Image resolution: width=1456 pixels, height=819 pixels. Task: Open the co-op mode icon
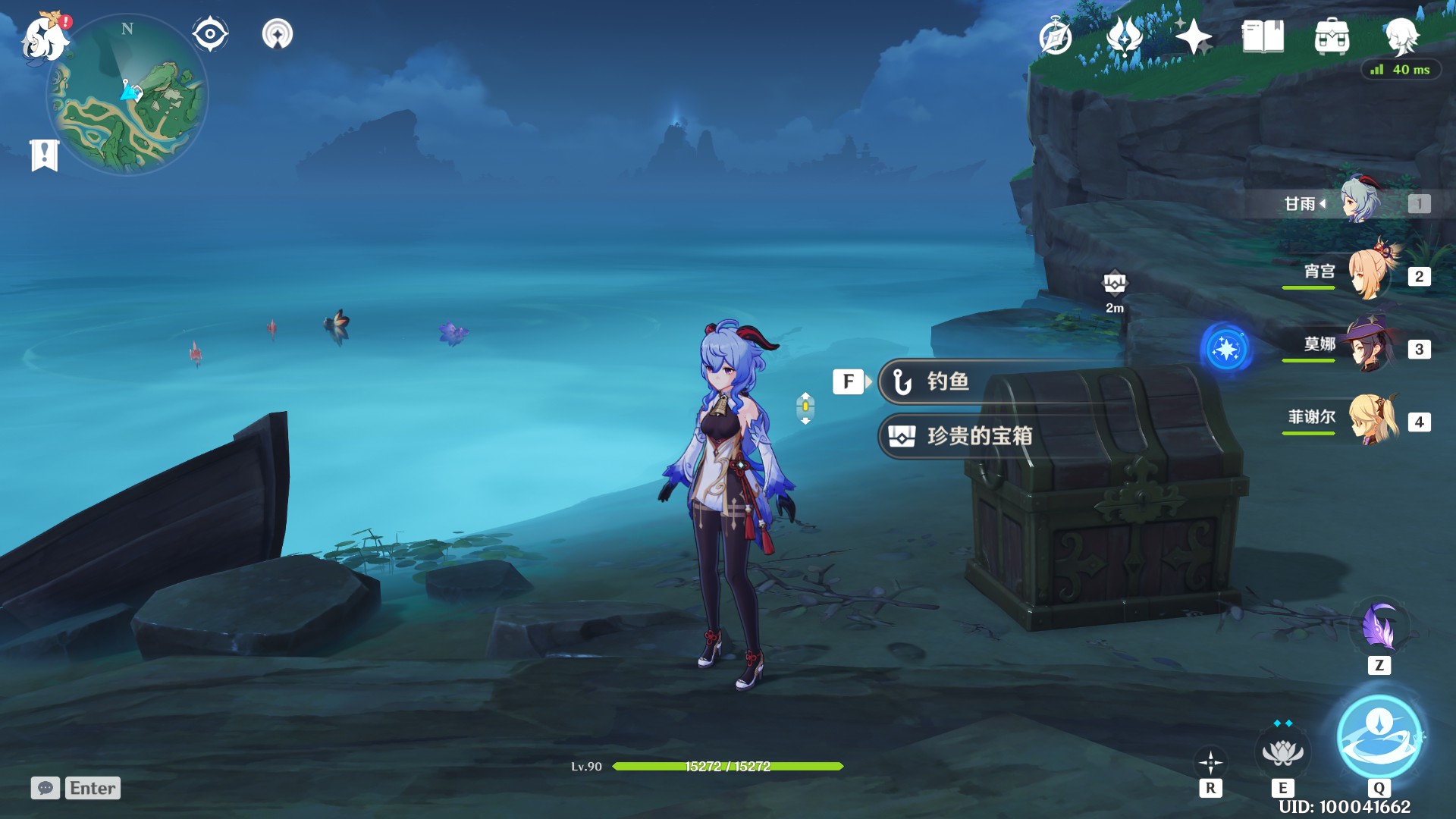click(278, 34)
